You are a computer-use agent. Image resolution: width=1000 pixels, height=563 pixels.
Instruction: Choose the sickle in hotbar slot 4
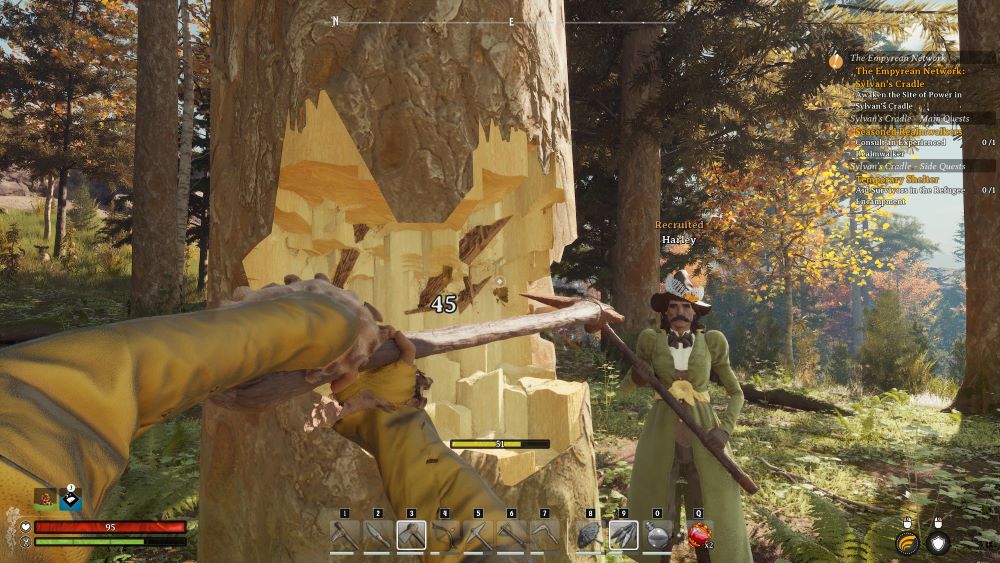click(445, 535)
